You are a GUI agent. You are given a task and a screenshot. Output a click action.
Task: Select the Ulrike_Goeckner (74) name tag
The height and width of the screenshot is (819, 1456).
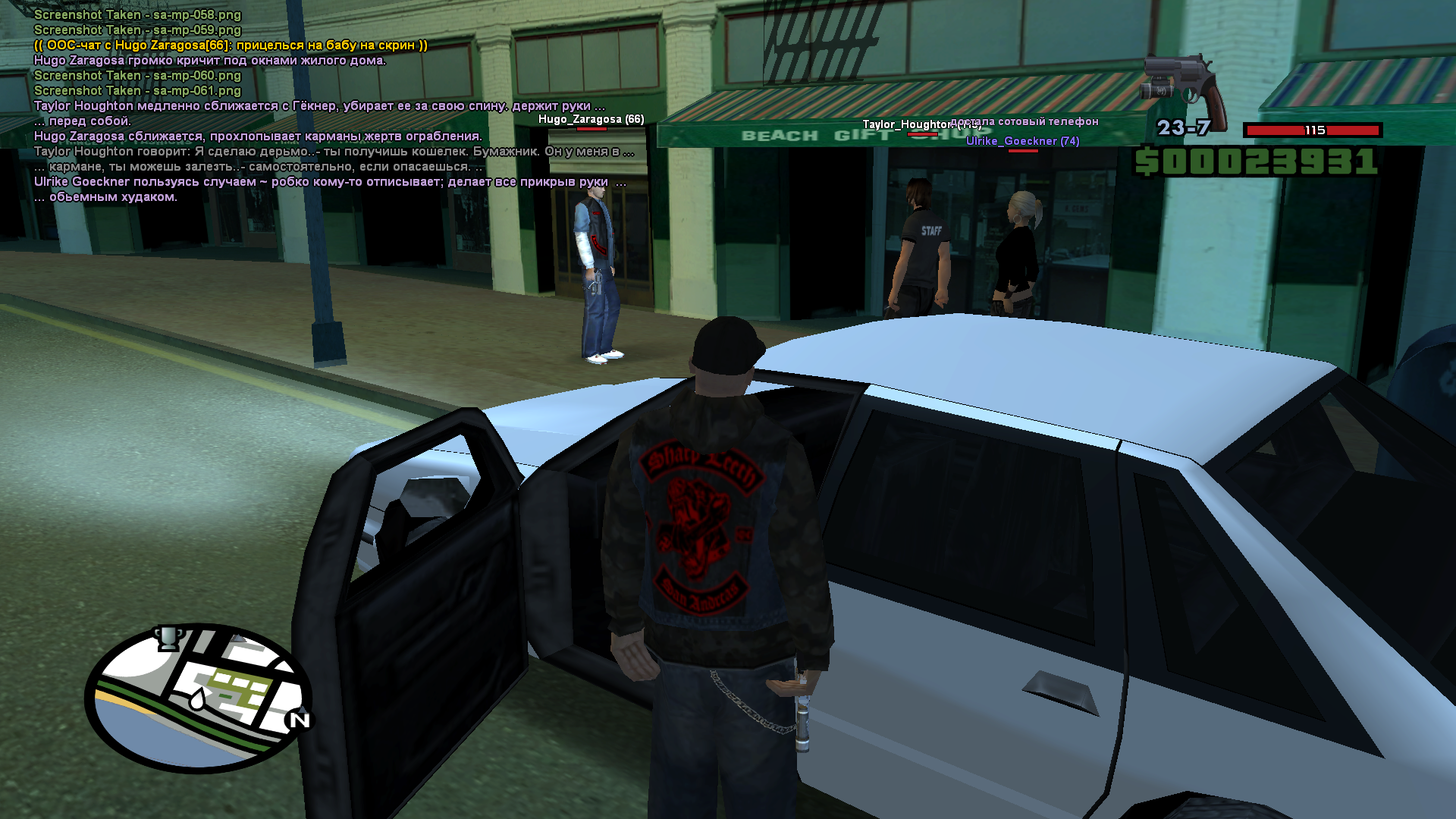click(x=1022, y=141)
